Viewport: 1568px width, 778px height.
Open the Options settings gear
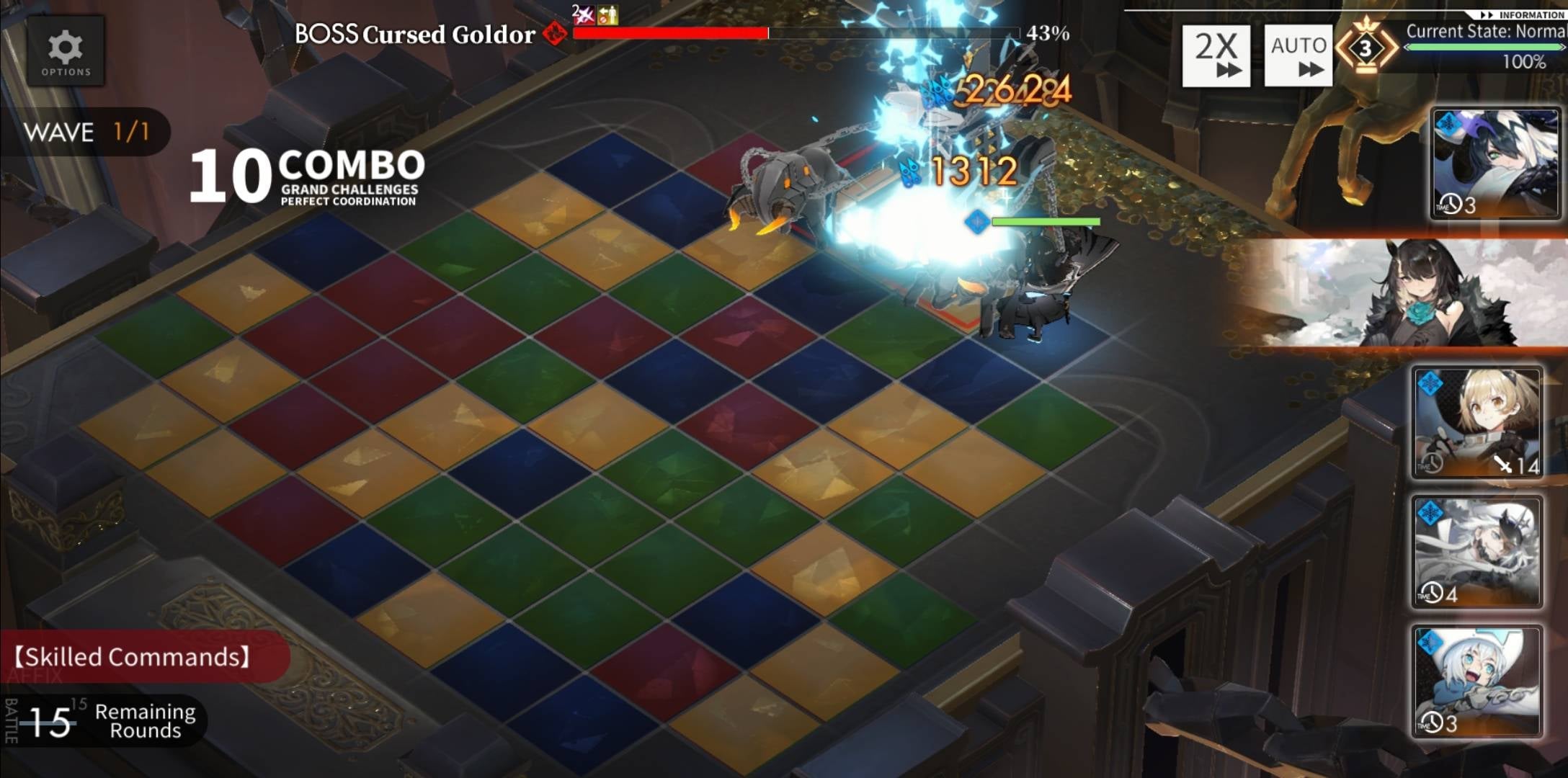[66, 49]
